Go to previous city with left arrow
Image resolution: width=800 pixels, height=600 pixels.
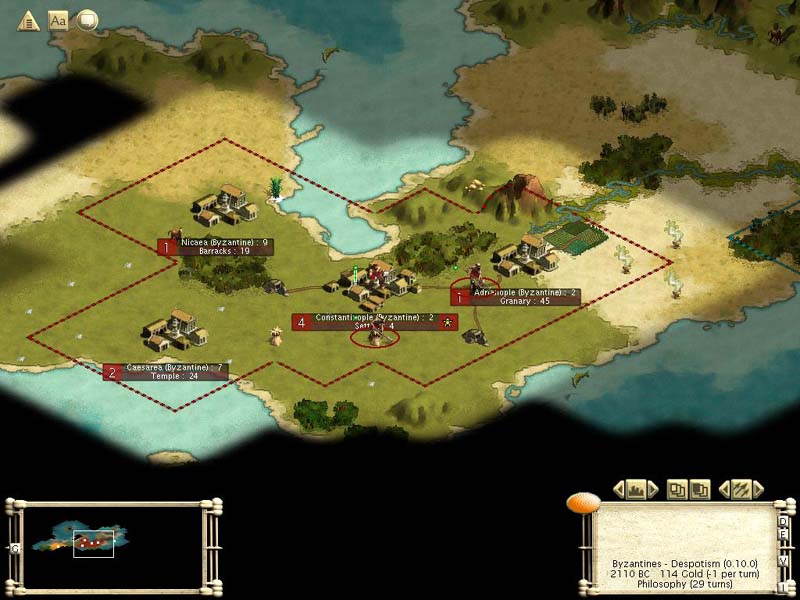(x=618, y=489)
